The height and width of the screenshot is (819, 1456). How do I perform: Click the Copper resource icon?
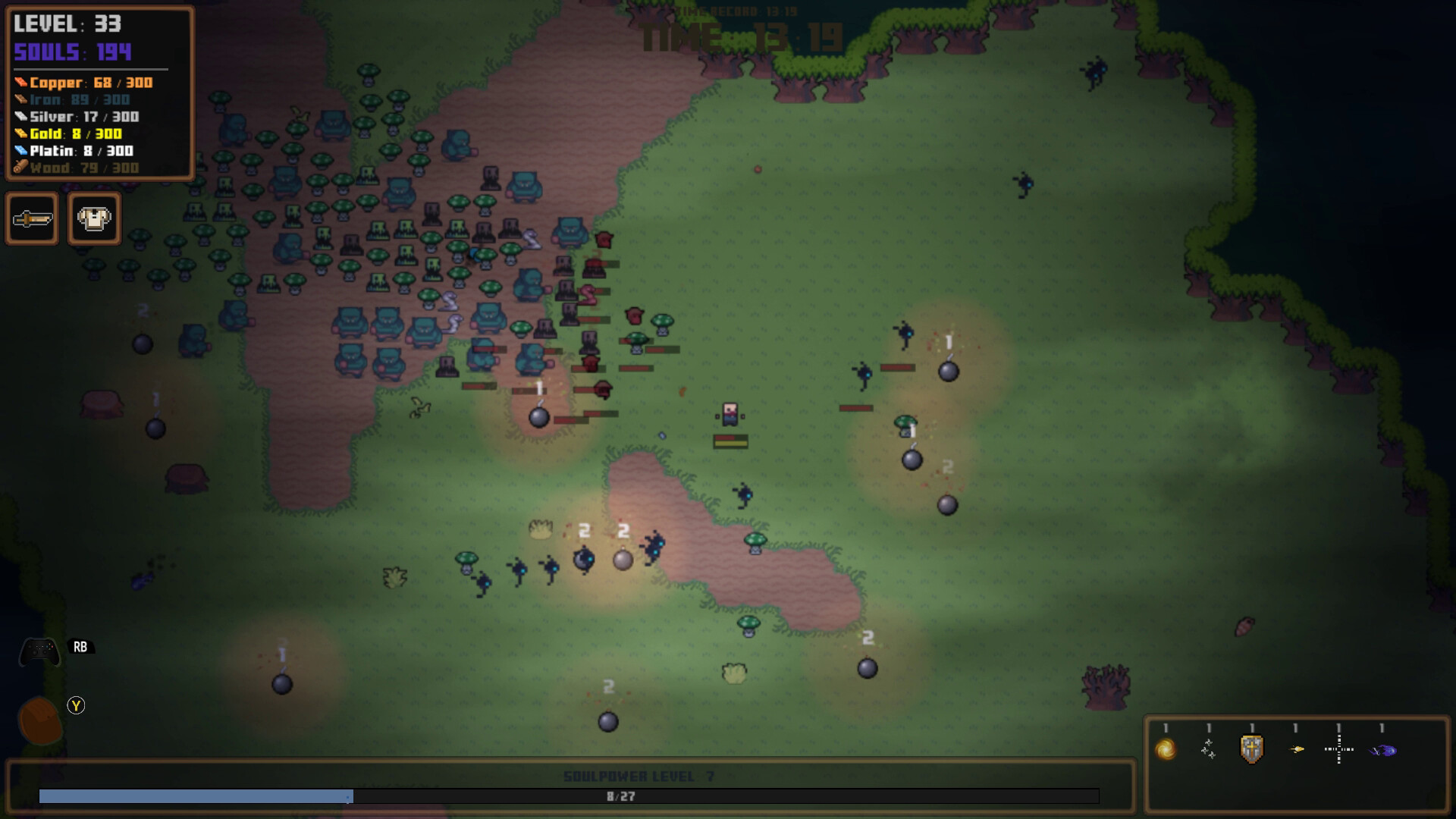20,82
